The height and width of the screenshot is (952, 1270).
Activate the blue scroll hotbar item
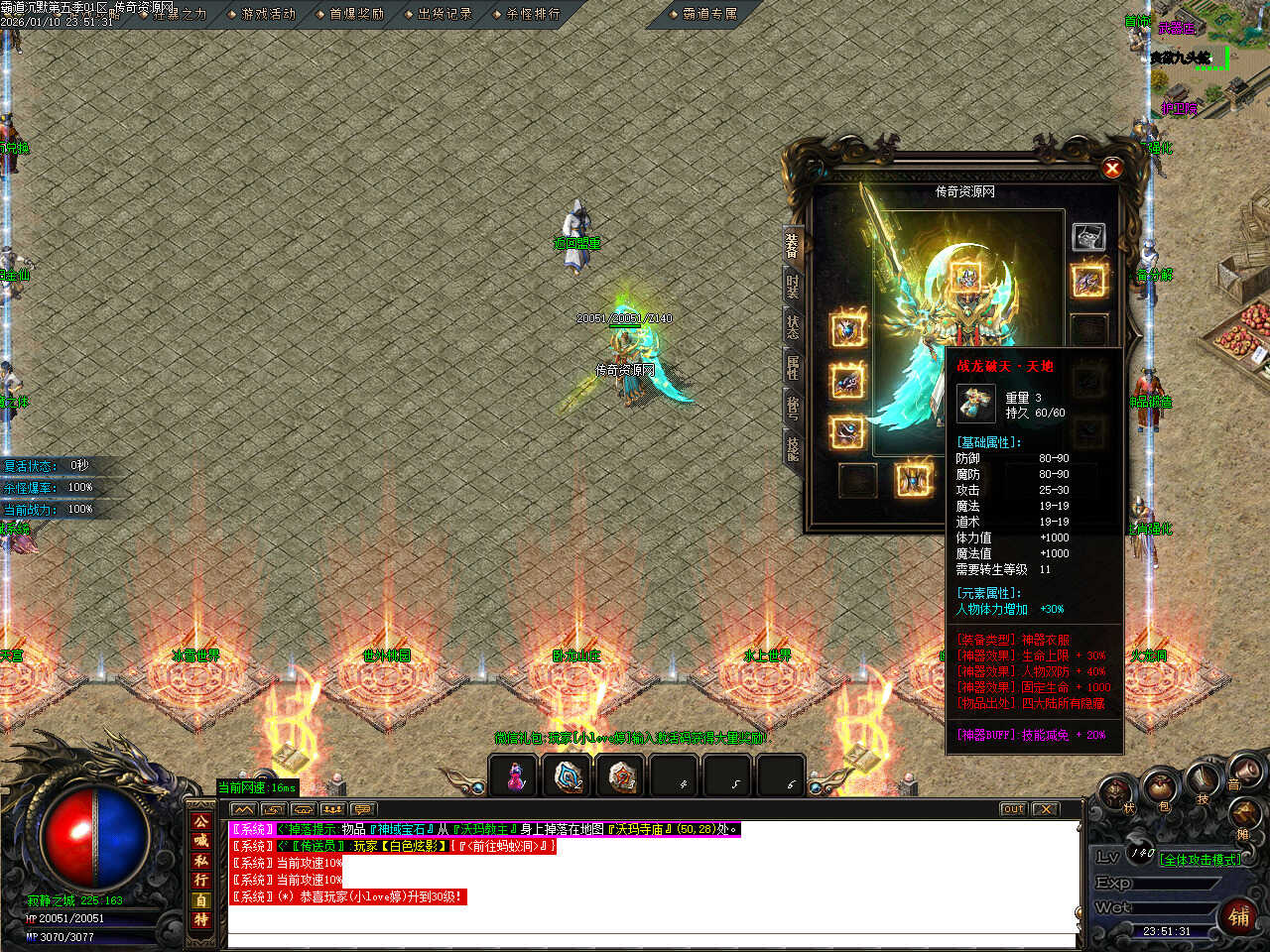[x=569, y=776]
